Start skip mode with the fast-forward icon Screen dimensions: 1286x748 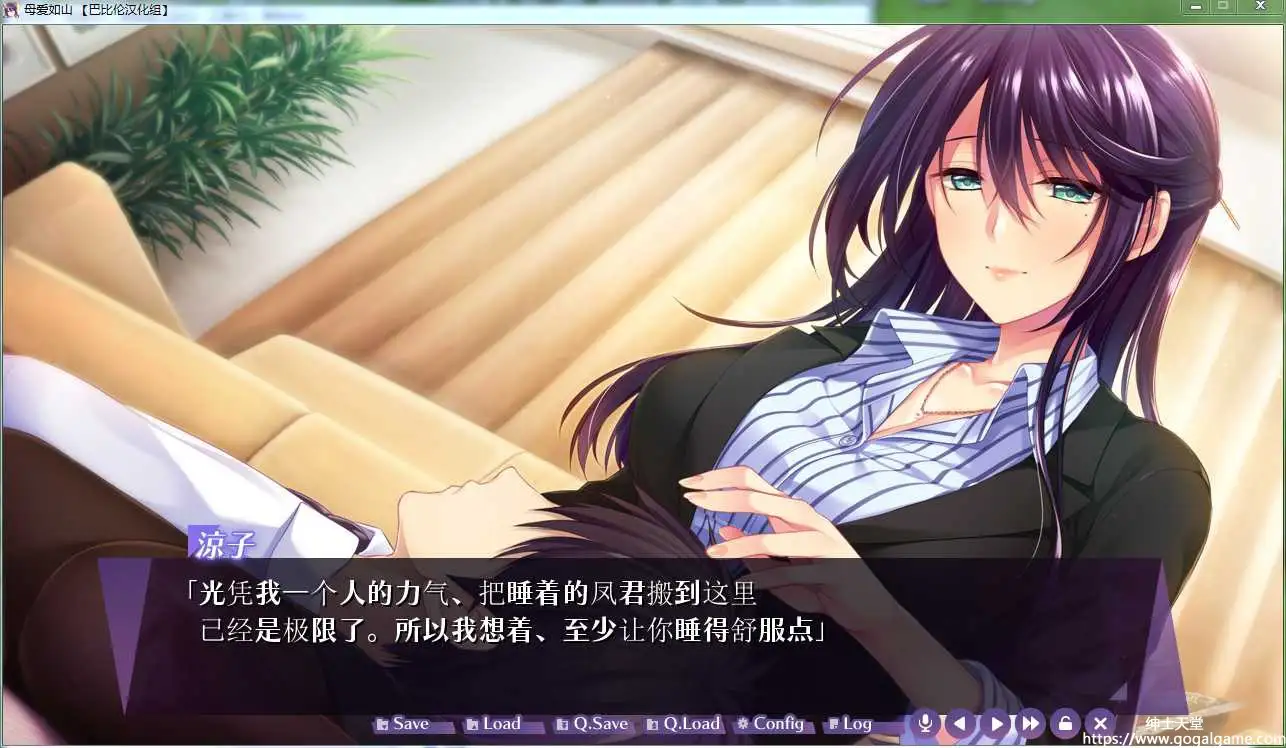click(1031, 722)
